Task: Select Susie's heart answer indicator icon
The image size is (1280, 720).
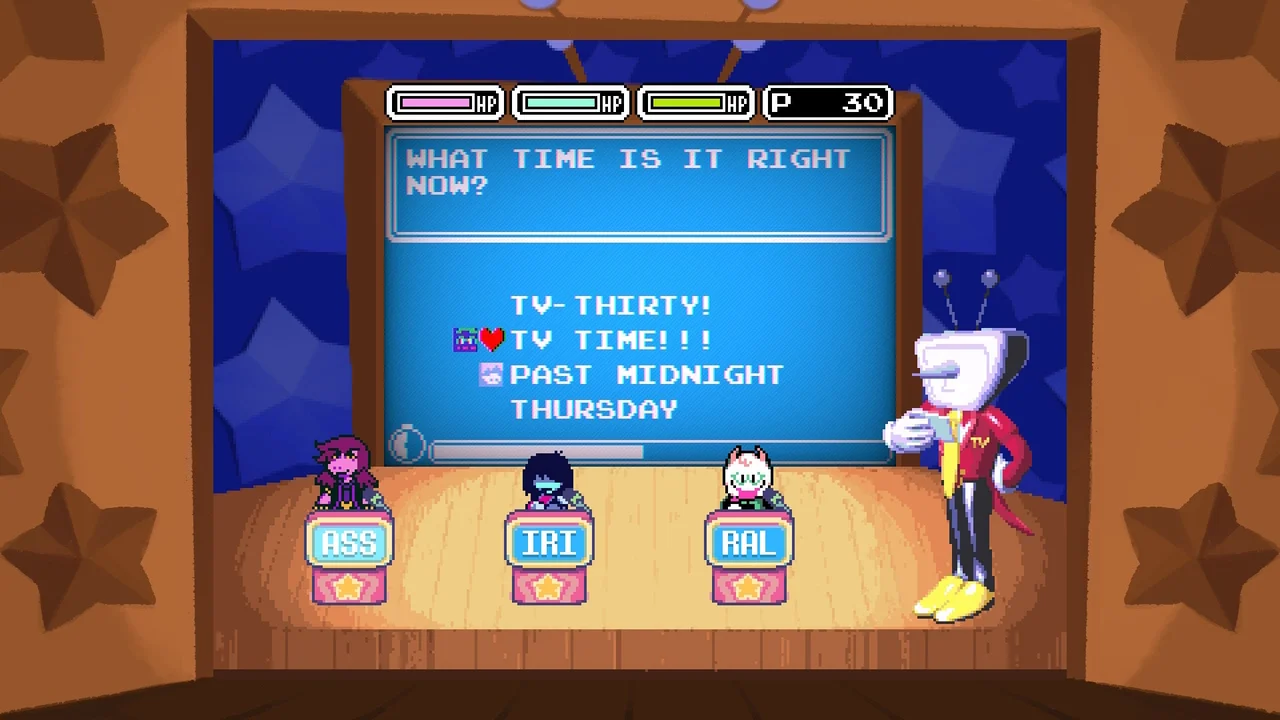Action: [491, 339]
